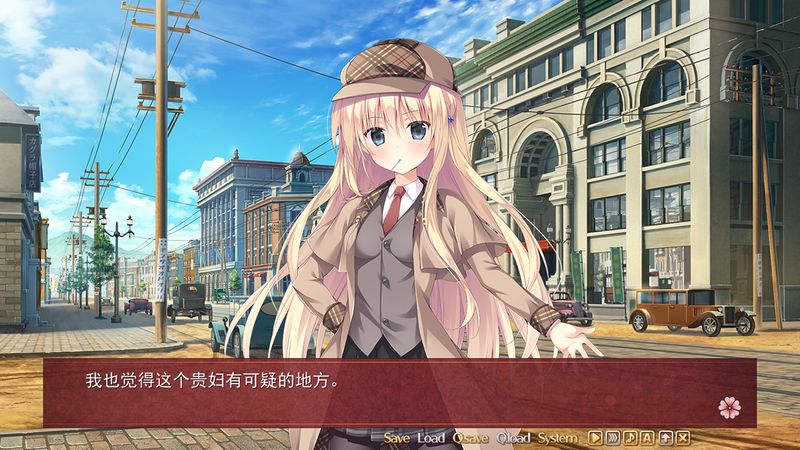Quick load with Qload
800x450 pixels.
[x=514, y=438]
